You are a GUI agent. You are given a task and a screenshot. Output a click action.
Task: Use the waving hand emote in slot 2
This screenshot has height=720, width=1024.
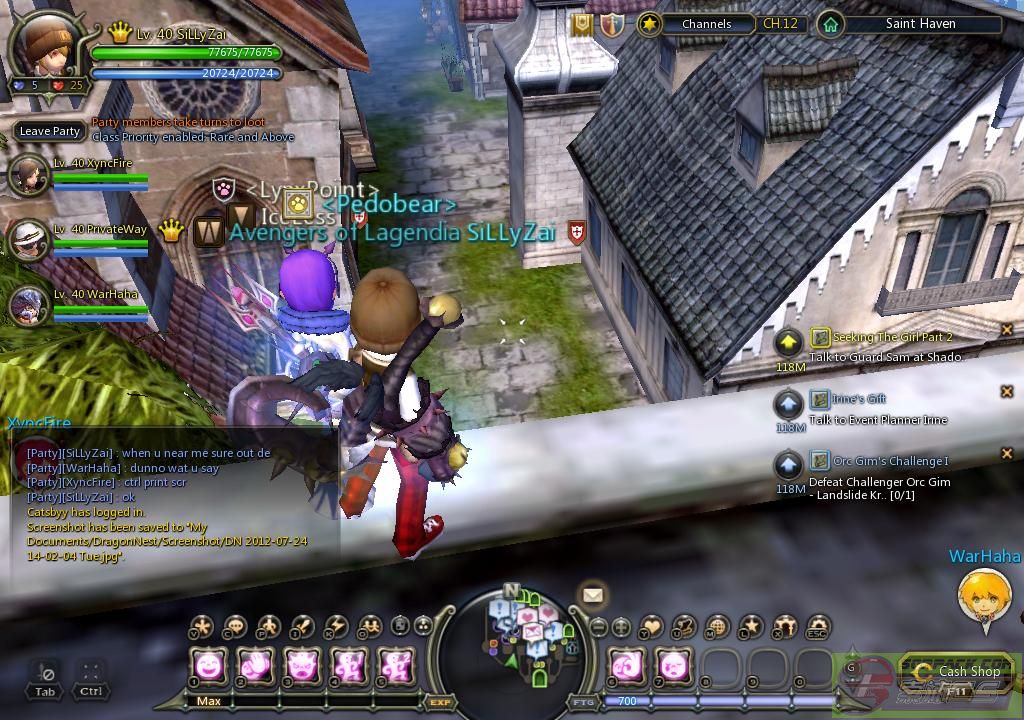[x=256, y=664]
